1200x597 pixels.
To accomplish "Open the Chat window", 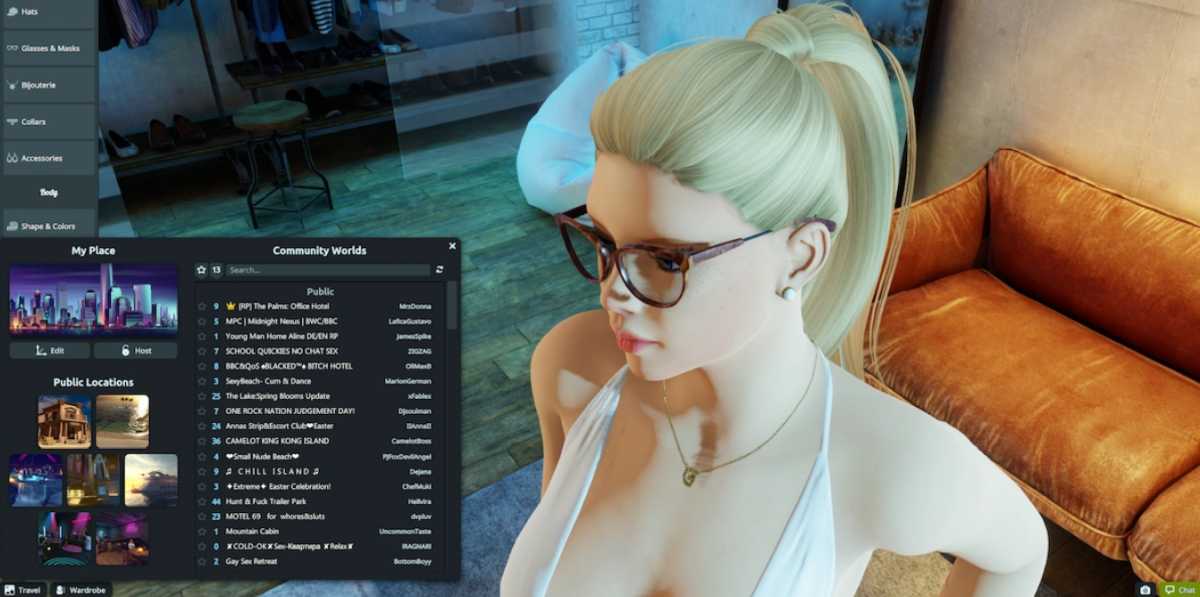I will (x=1178, y=590).
